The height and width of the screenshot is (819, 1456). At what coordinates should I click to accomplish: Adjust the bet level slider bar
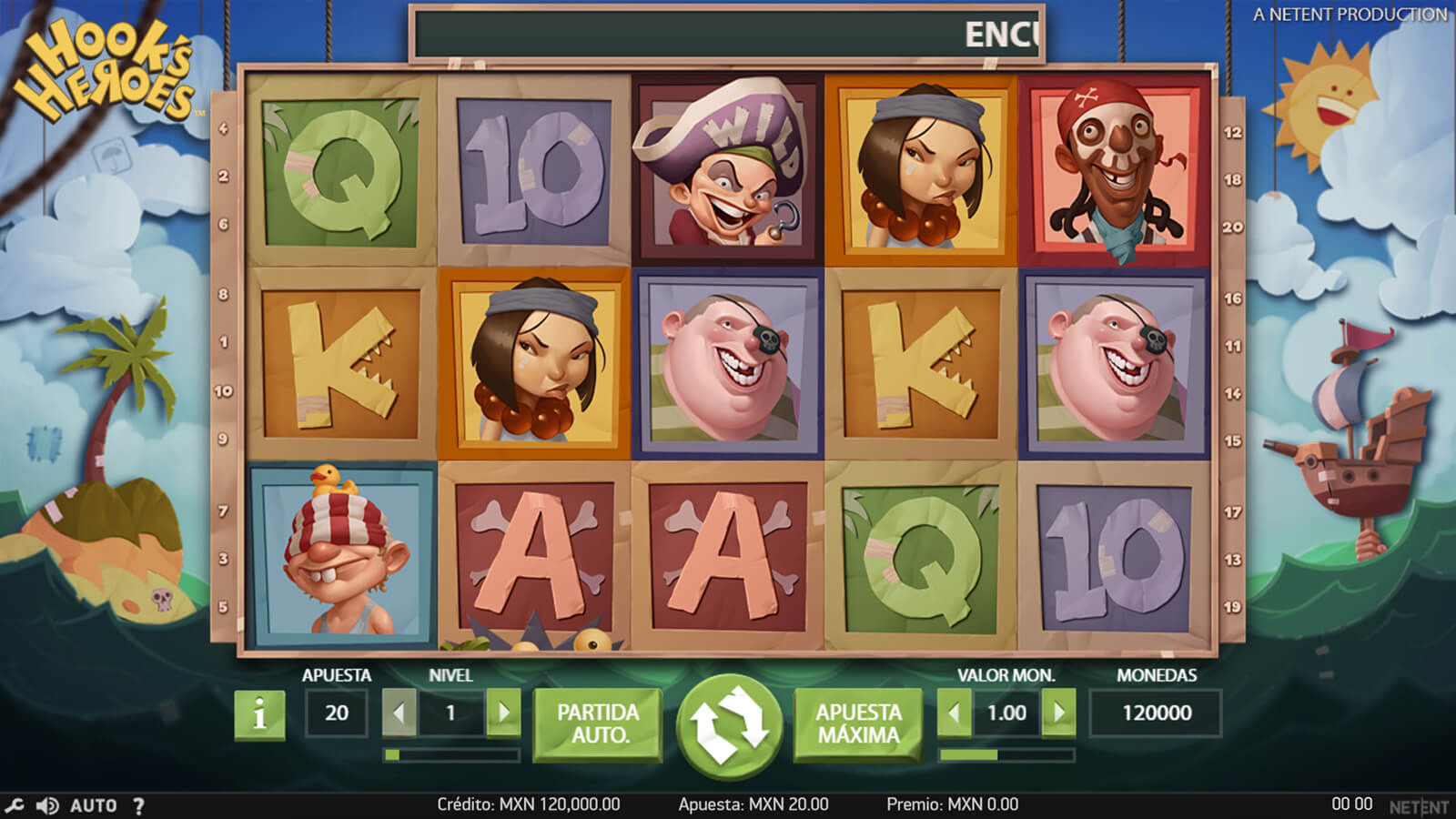[x=451, y=755]
